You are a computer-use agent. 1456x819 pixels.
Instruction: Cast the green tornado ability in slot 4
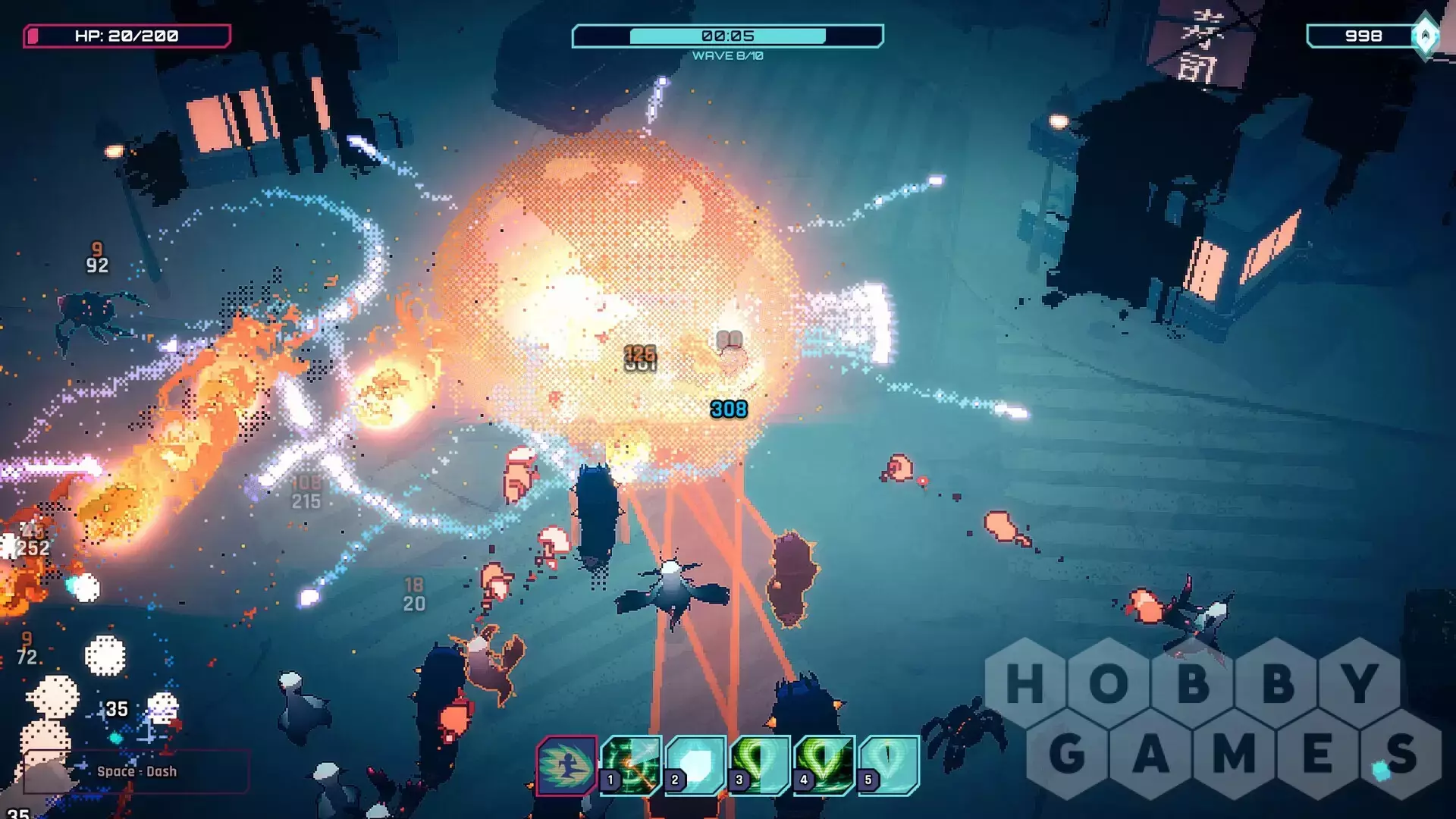point(824,765)
